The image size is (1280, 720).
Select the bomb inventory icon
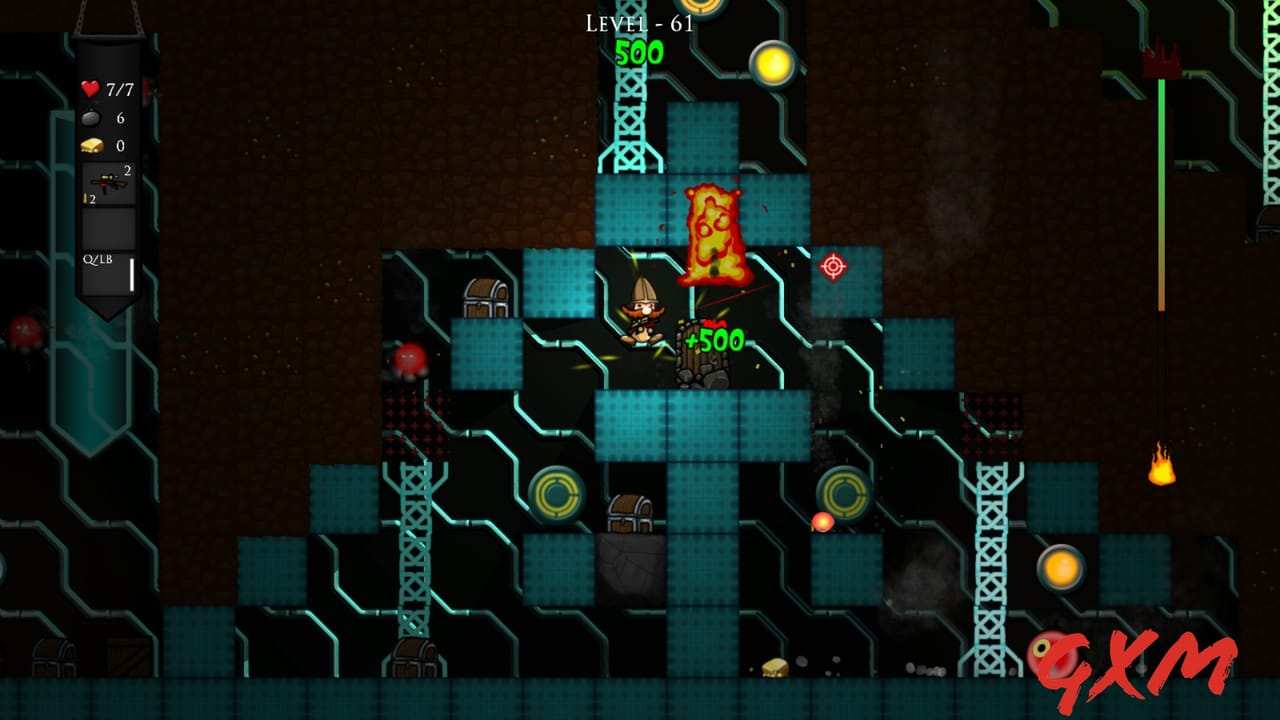(x=93, y=117)
